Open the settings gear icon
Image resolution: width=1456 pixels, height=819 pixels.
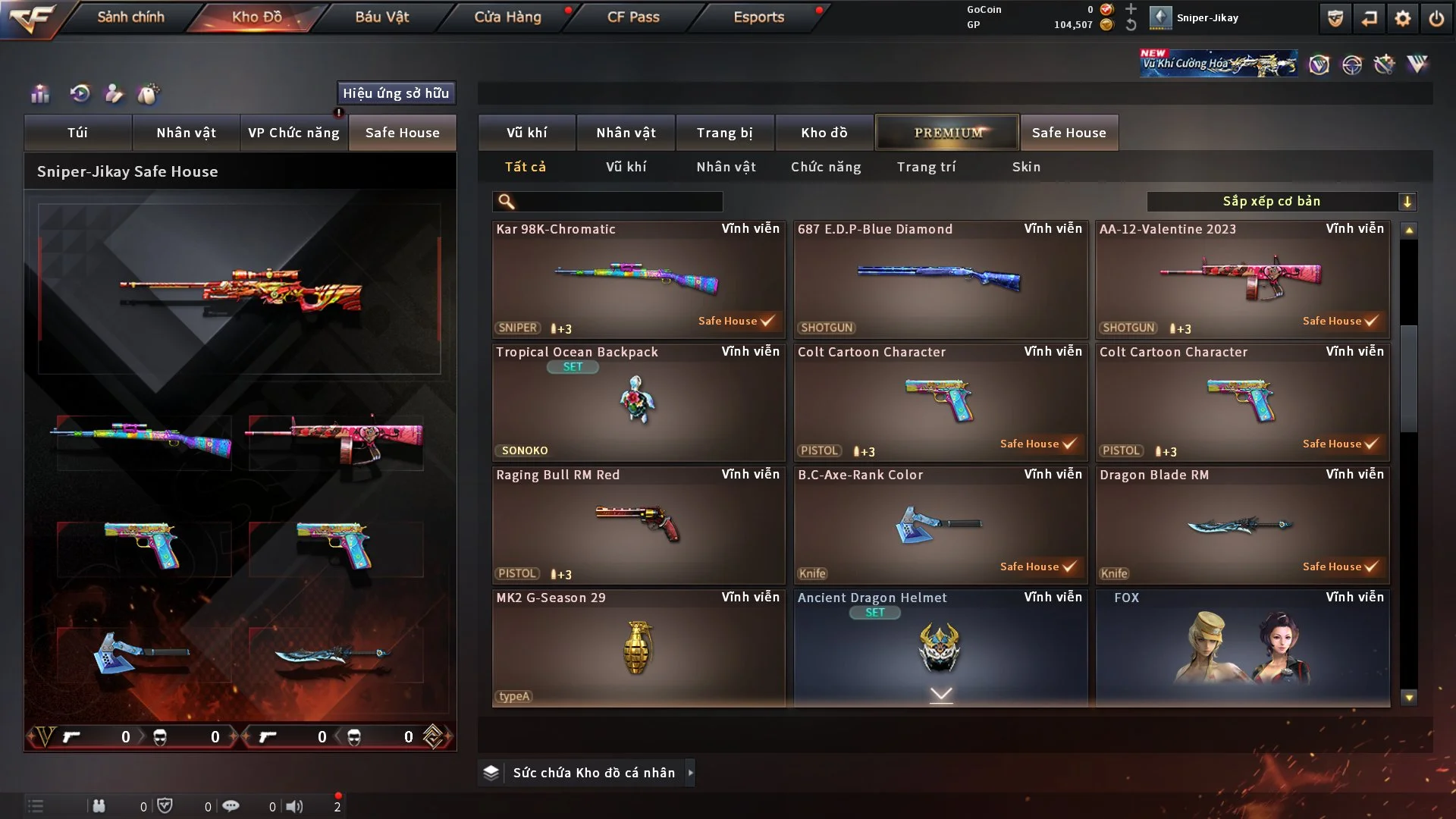tap(1403, 18)
